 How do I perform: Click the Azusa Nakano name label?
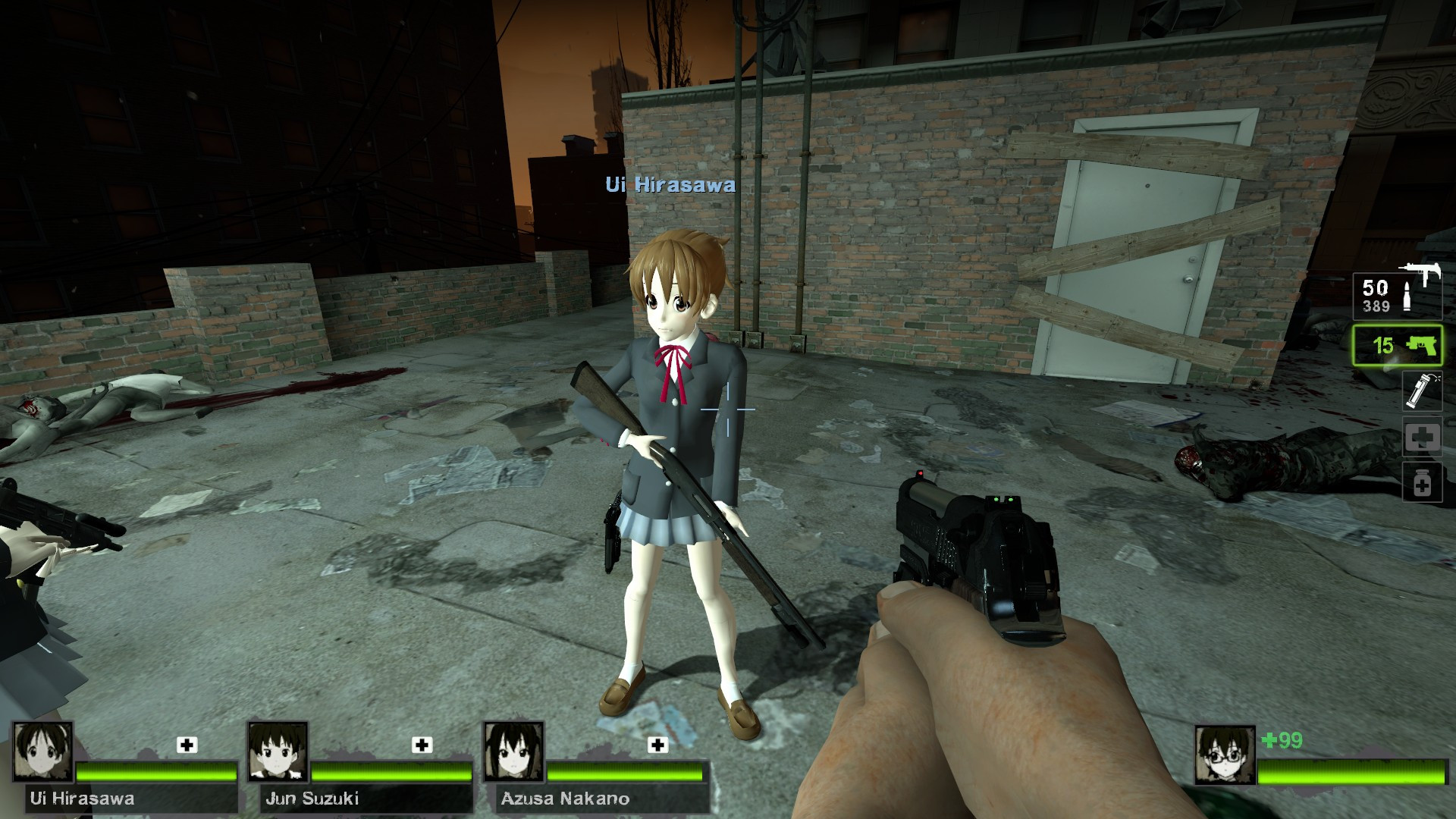point(565,799)
